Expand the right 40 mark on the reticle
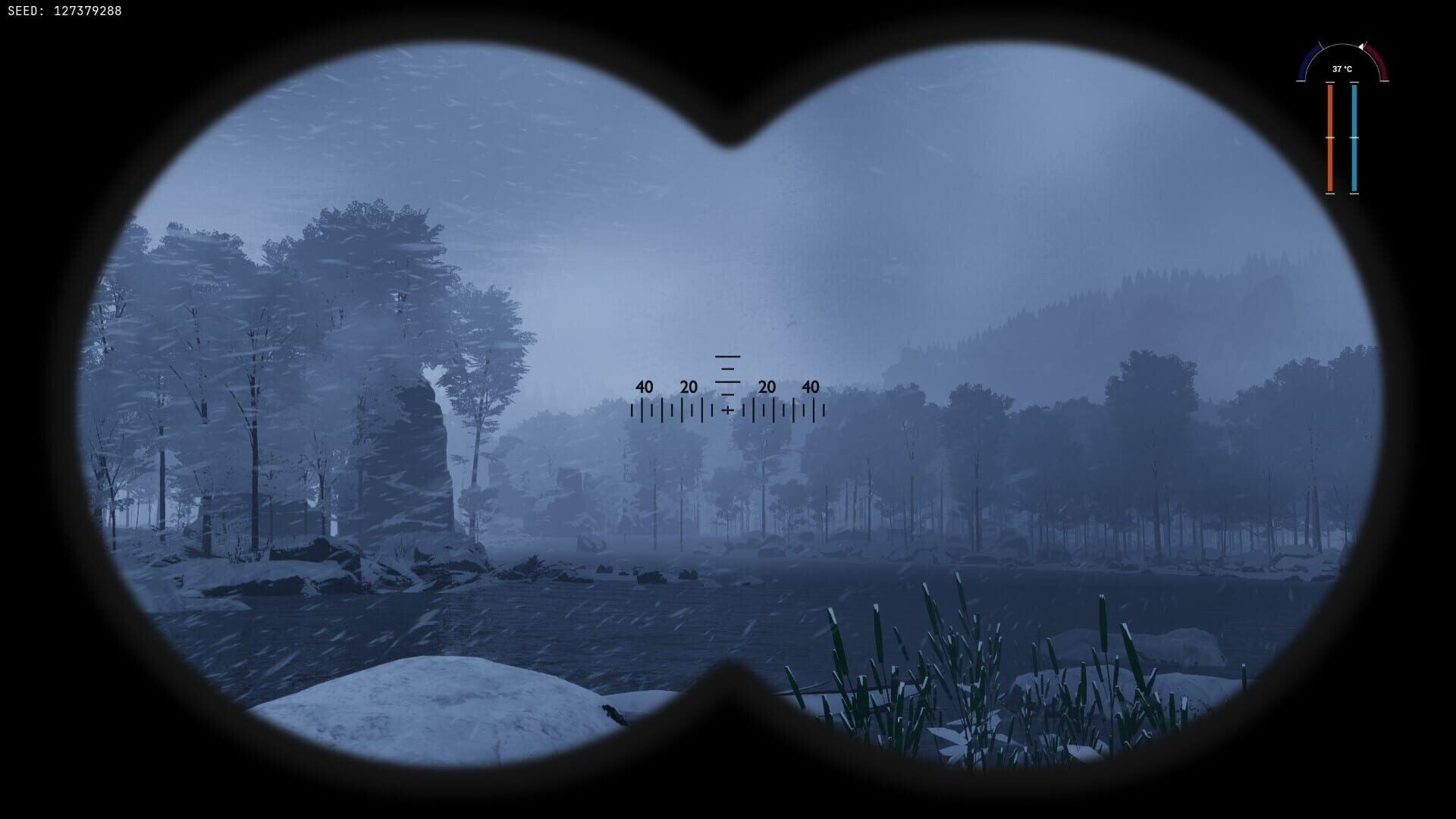Viewport: 1456px width, 819px height. (x=810, y=388)
